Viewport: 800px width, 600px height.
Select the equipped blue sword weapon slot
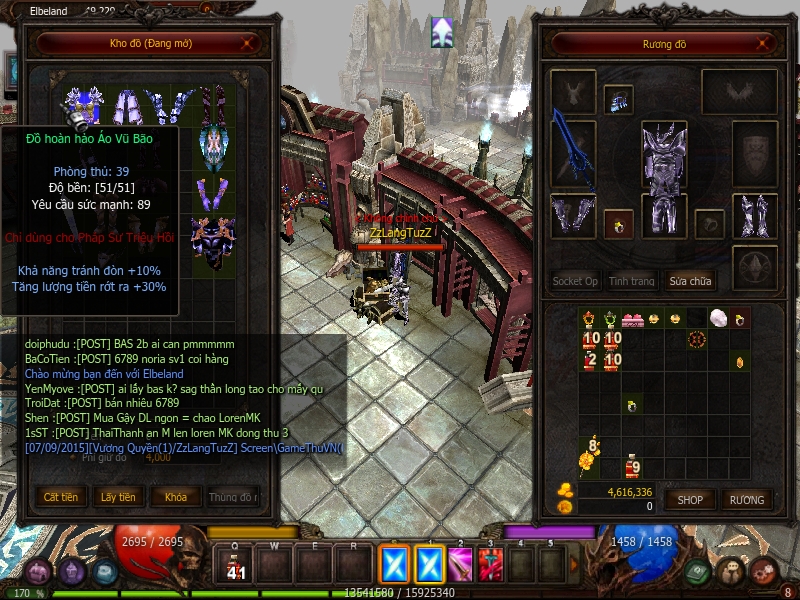(x=573, y=150)
